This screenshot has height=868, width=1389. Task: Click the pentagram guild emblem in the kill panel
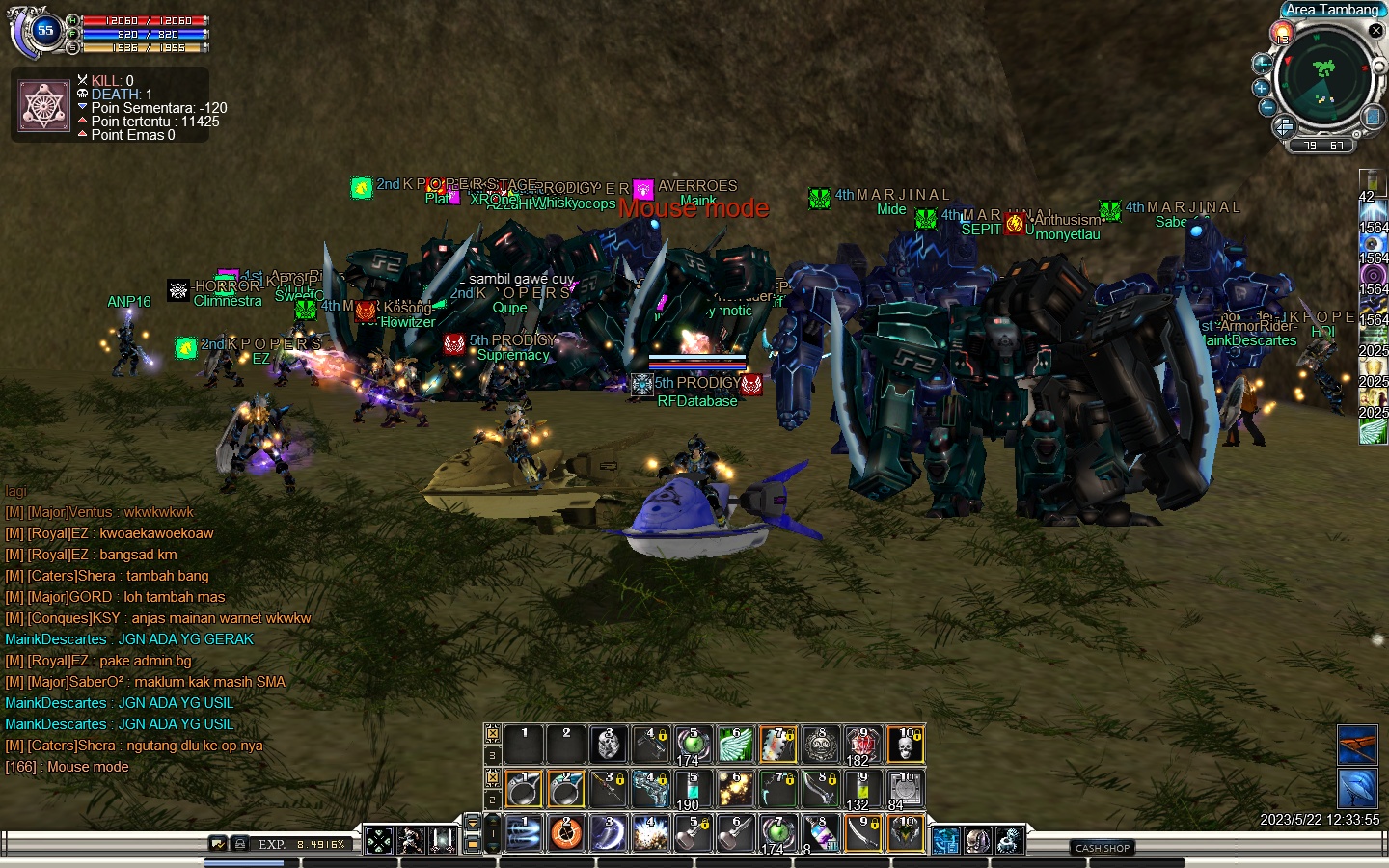coord(44,106)
